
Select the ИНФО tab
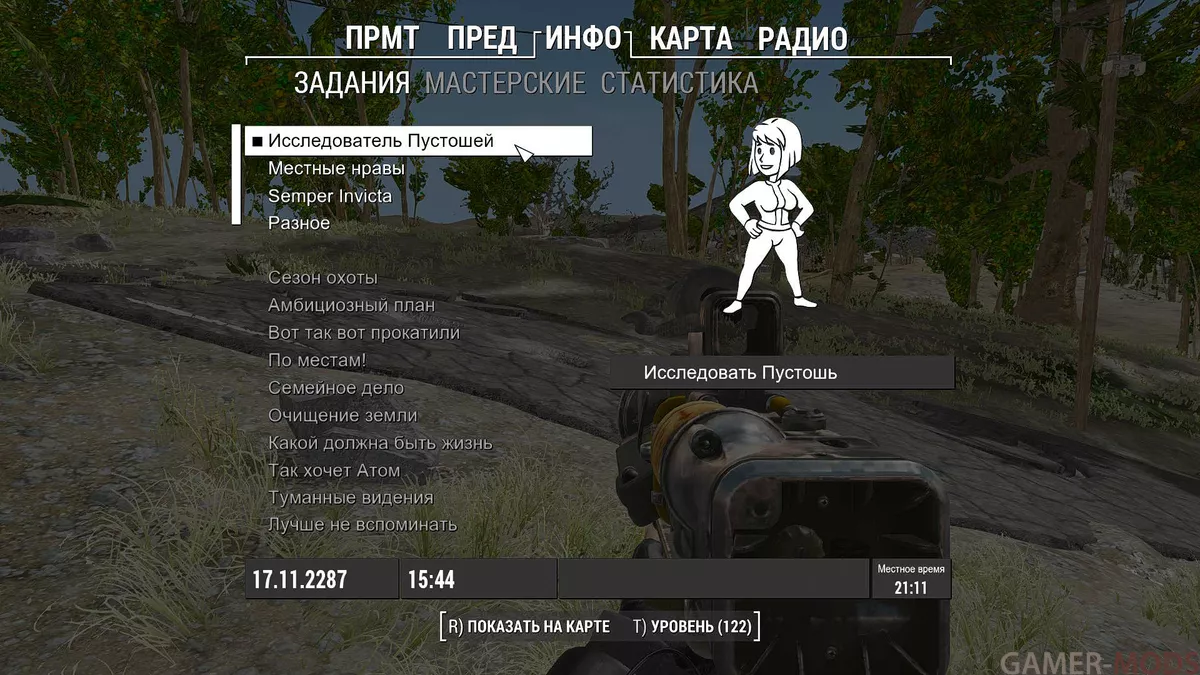point(584,39)
